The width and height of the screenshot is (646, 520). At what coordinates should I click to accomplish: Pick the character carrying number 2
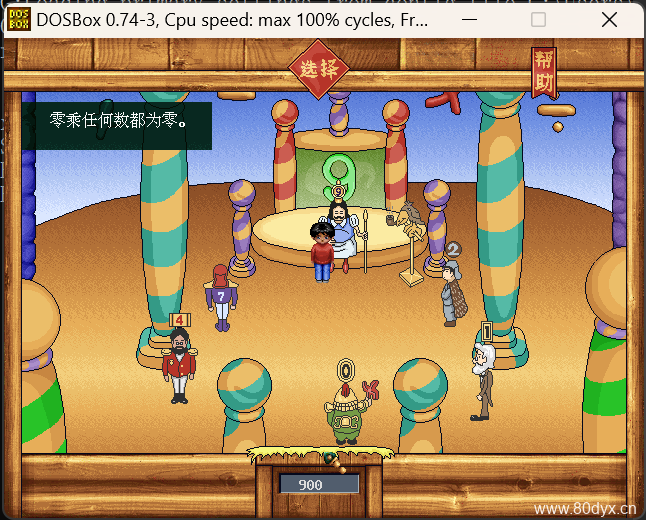click(x=450, y=290)
